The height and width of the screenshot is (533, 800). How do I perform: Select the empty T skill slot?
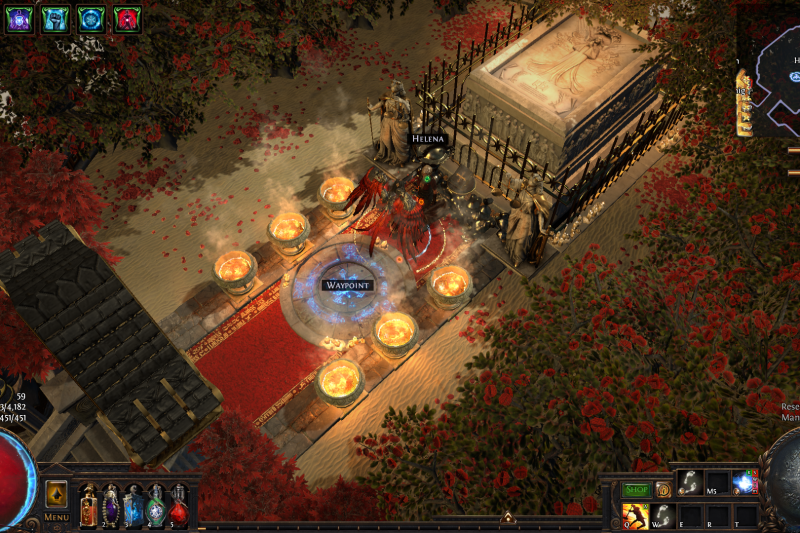(745, 515)
